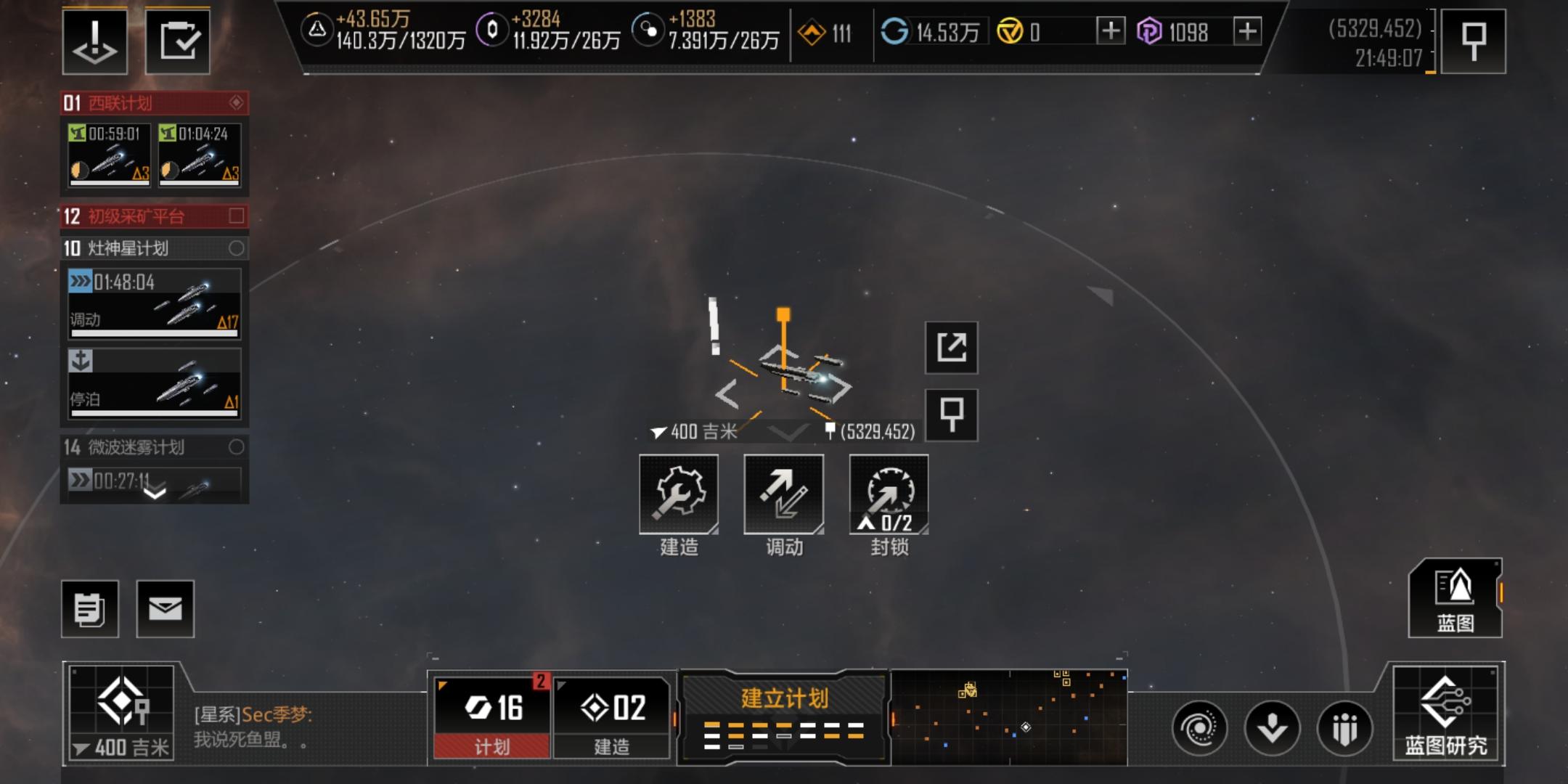Switch to the 计划 tab showing 16

click(x=492, y=717)
